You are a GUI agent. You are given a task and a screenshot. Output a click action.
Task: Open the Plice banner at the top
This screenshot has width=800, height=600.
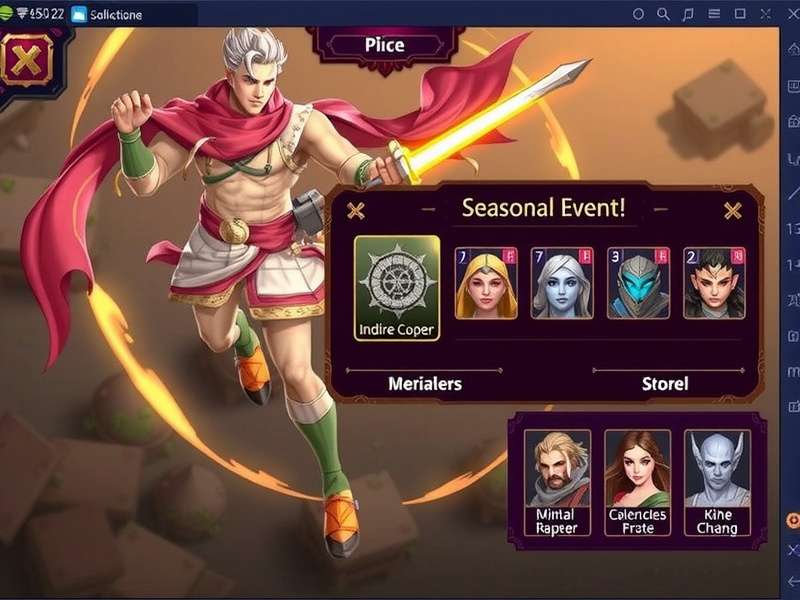point(384,45)
